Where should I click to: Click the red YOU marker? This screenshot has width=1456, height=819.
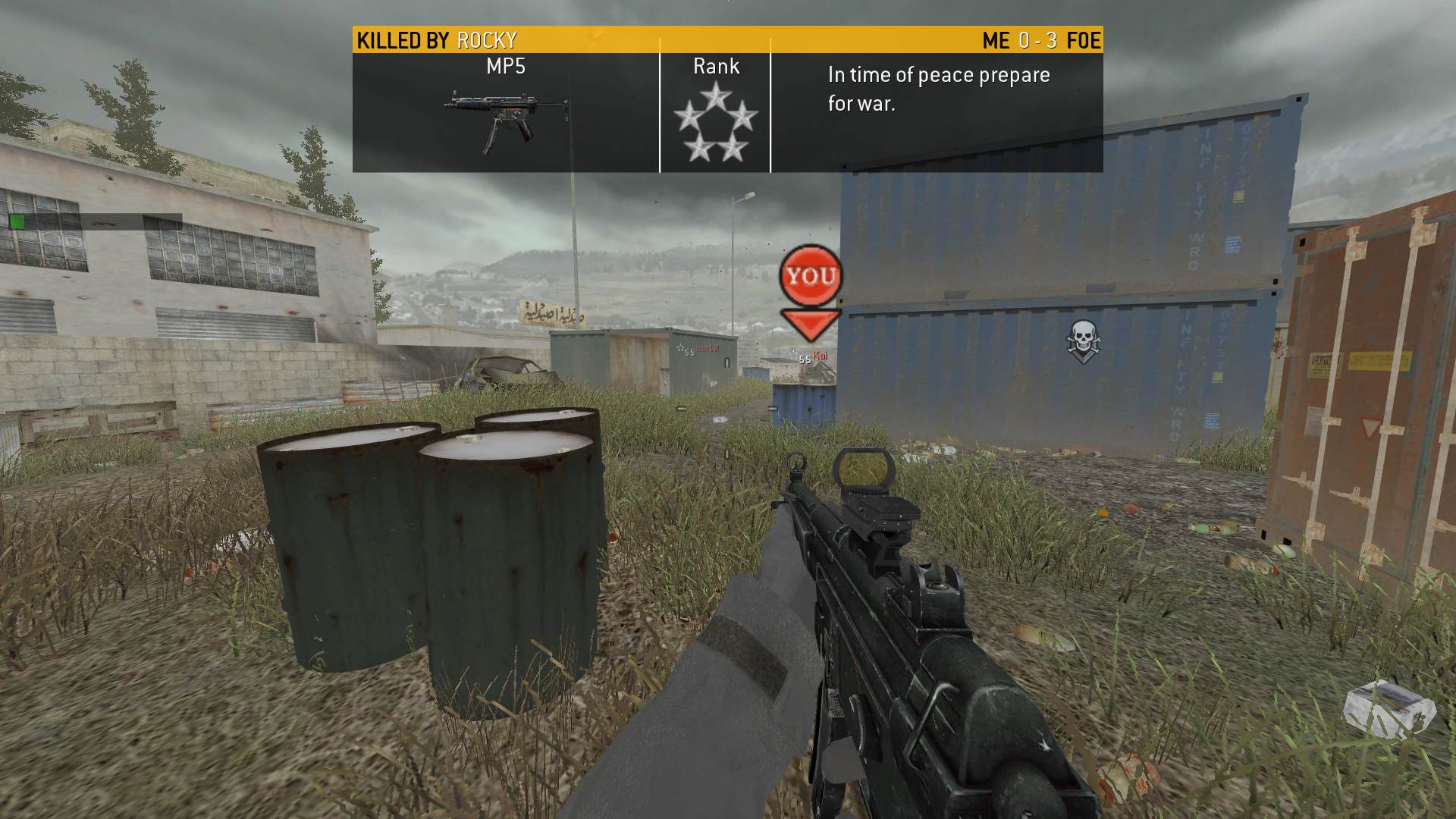point(811,276)
